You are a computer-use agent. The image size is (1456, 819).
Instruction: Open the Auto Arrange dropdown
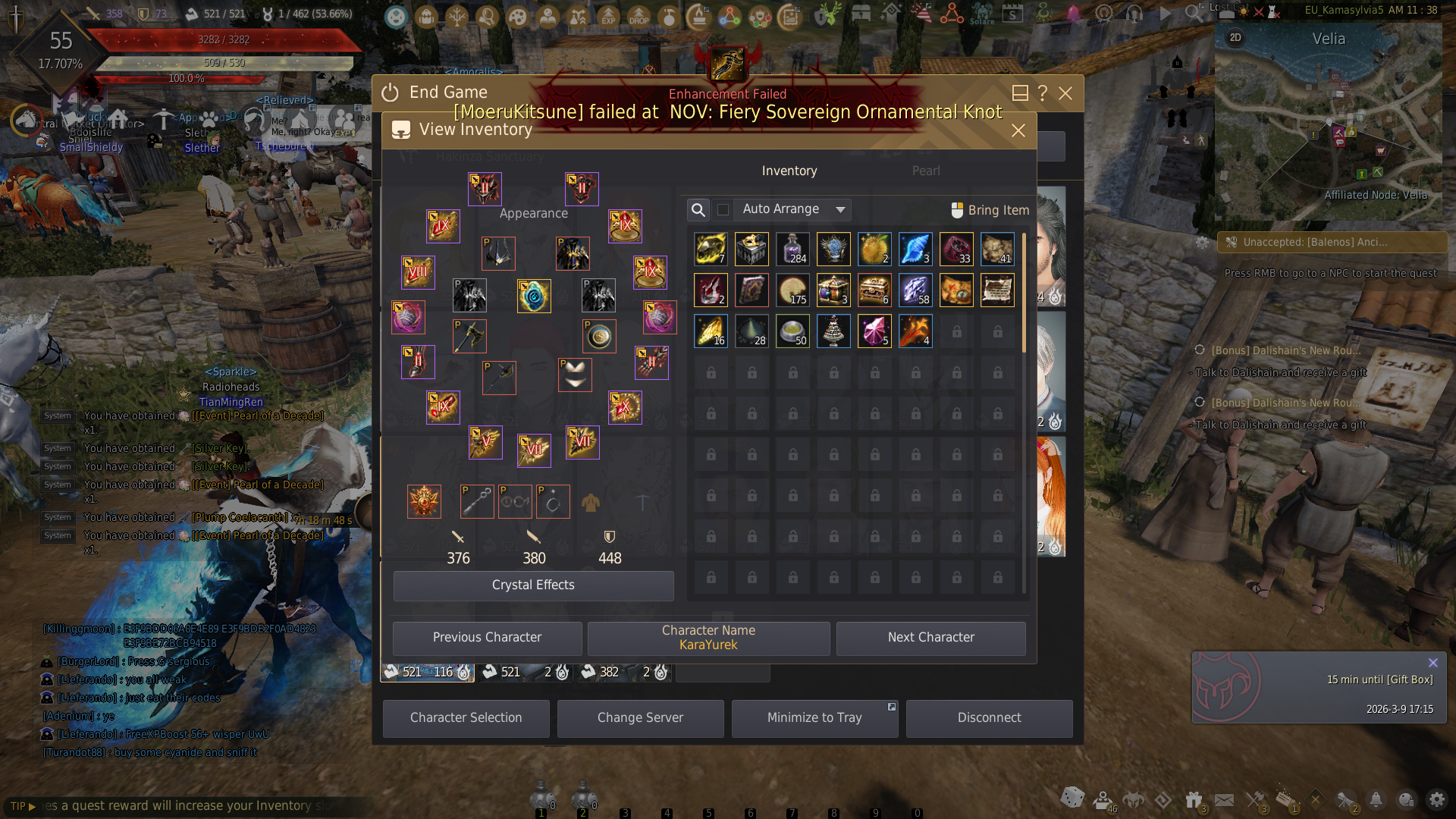840,210
